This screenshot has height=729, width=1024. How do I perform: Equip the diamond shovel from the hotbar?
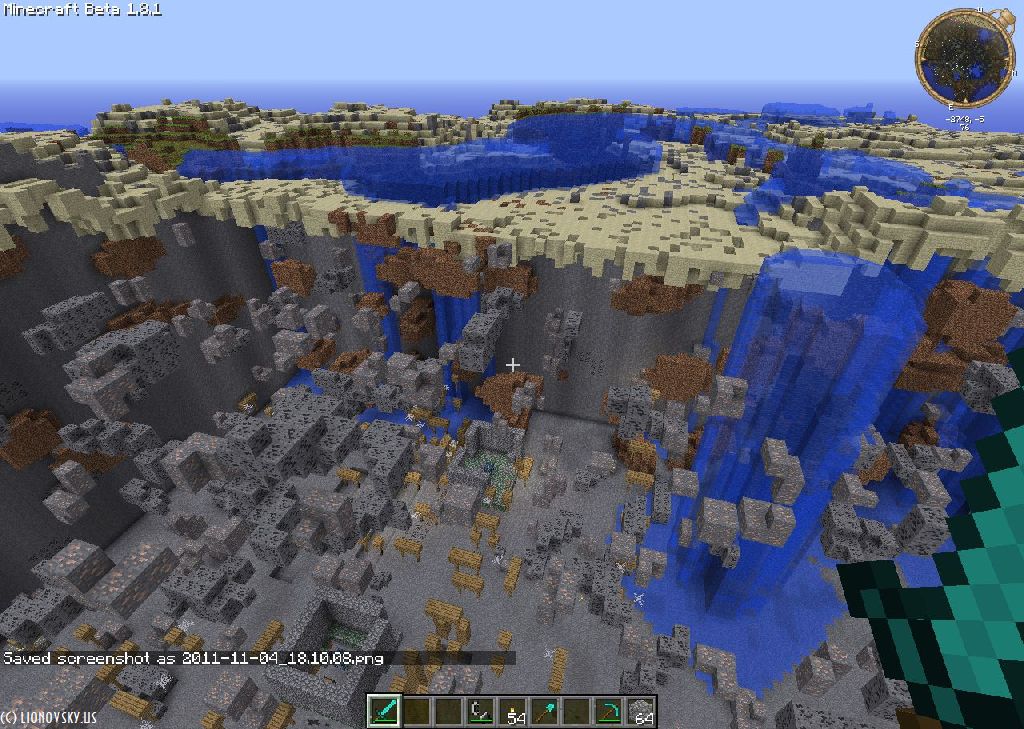tap(545, 711)
